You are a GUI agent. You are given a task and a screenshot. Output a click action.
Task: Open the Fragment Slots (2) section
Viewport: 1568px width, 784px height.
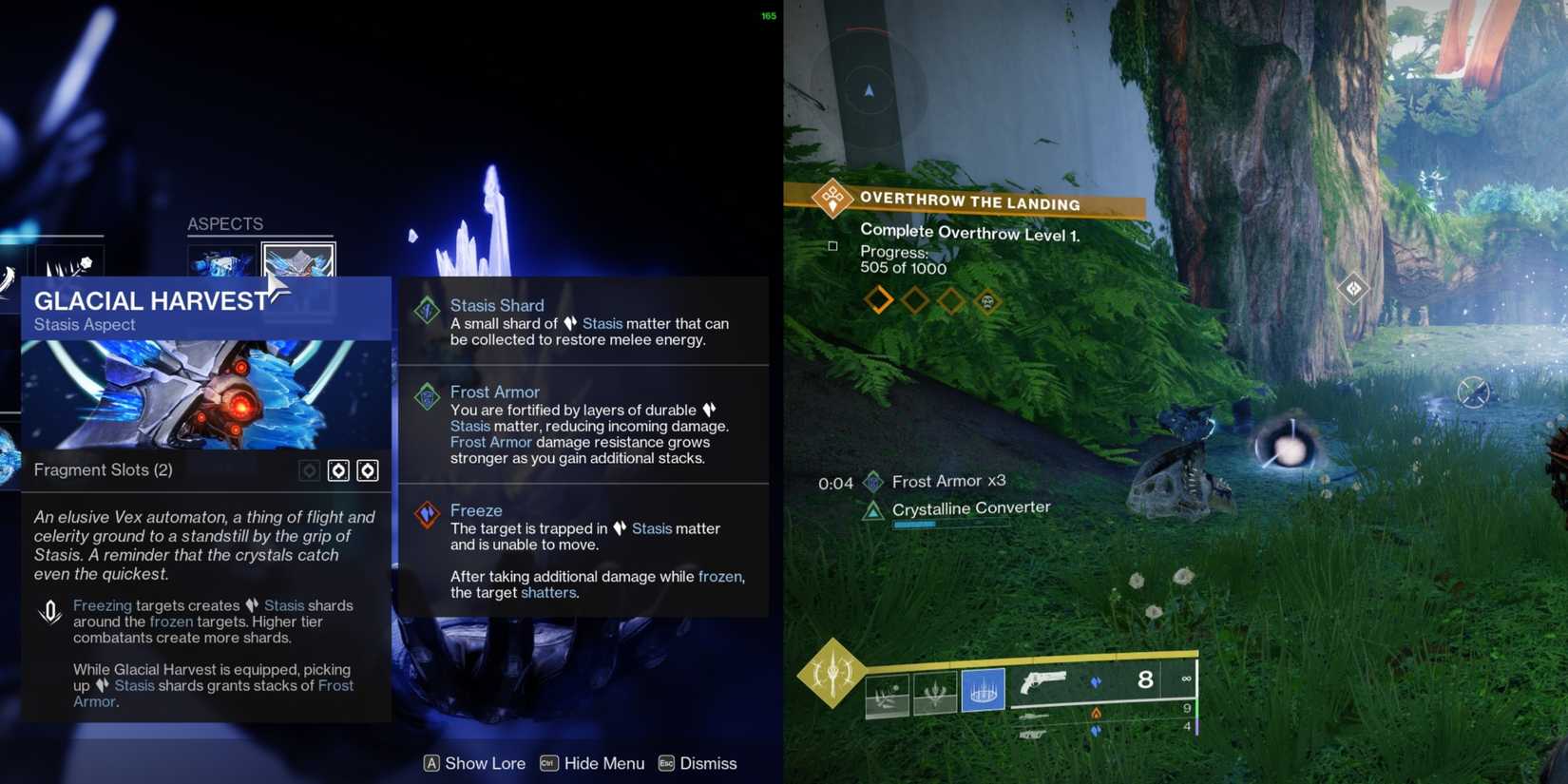click(103, 469)
